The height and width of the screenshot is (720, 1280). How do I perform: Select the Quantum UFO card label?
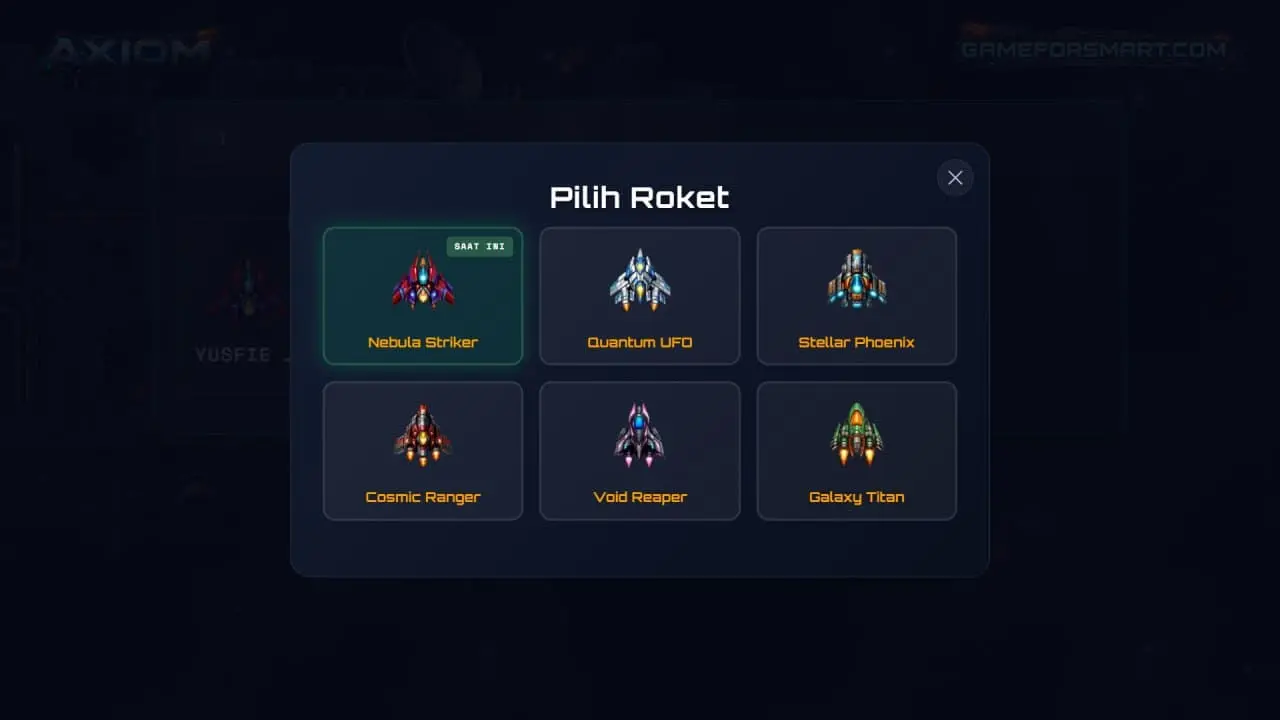[640, 342]
